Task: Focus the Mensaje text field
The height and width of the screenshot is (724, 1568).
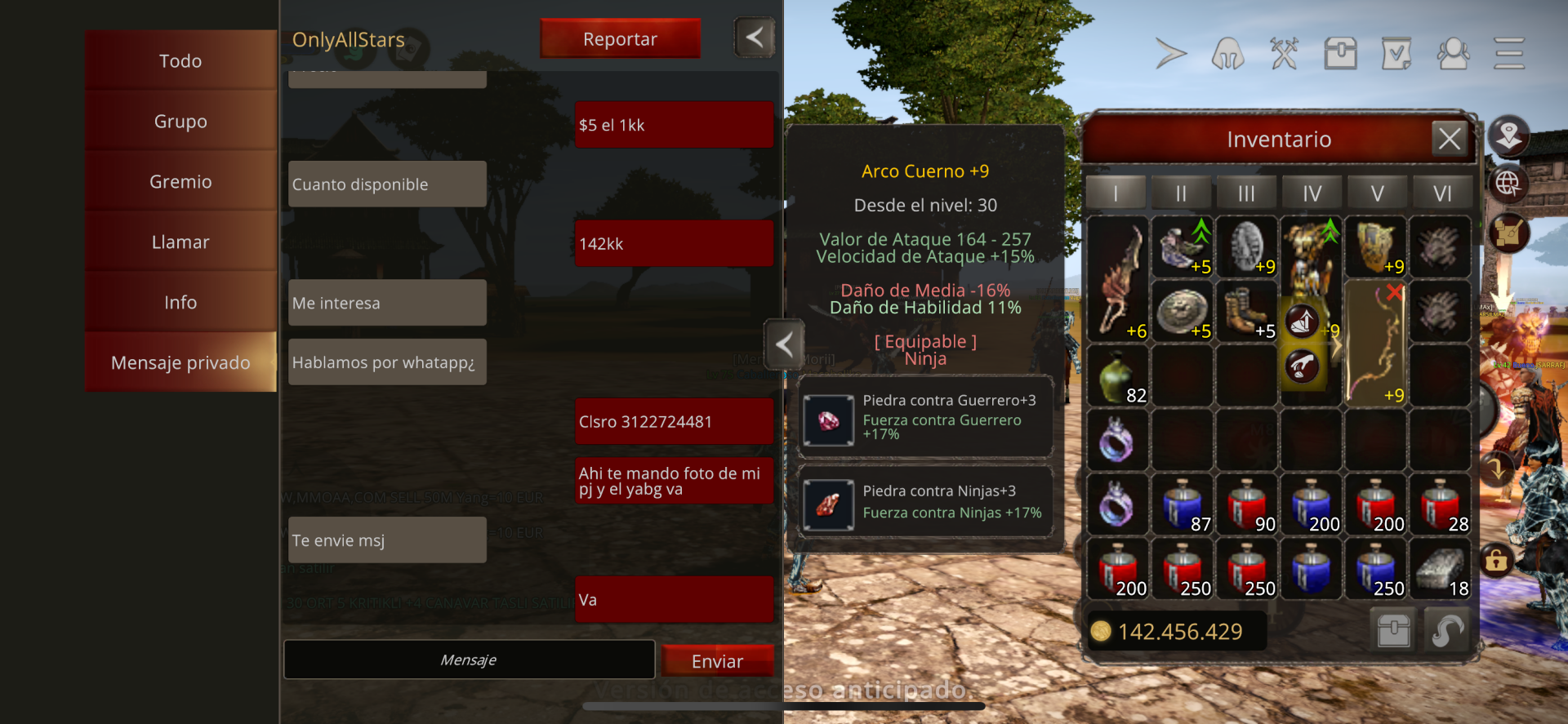Action: click(469, 660)
